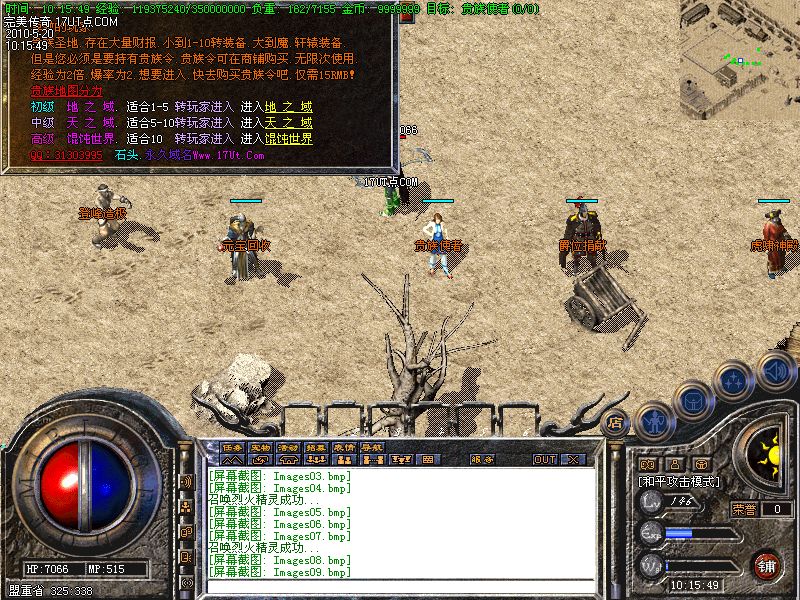Open the 活动 events tab
The height and width of the screenshot is (600, 800).
tap(288, 446)
